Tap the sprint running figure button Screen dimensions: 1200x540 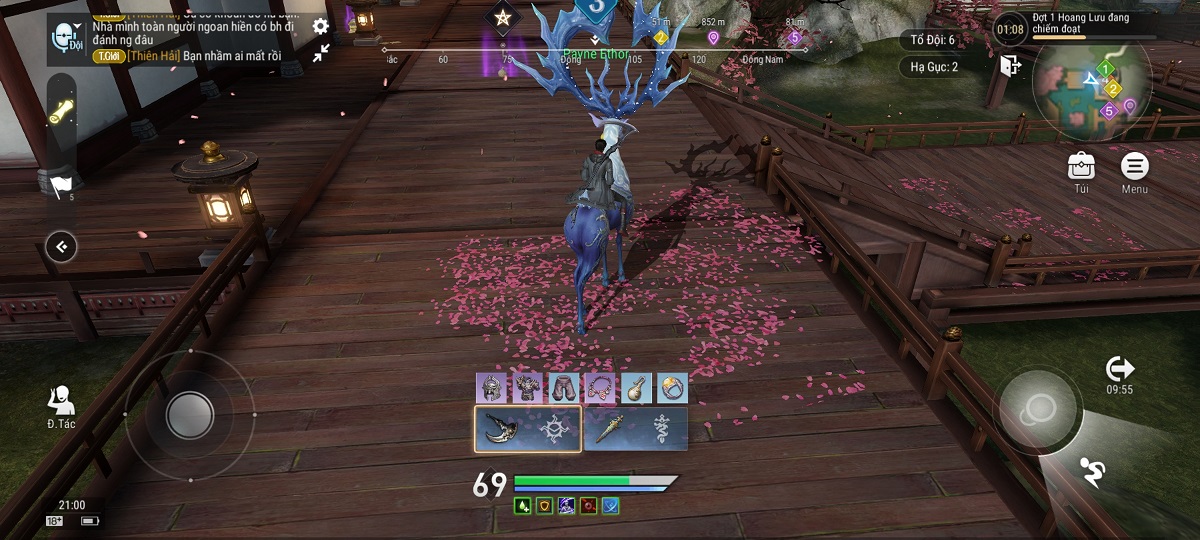click(x=1092, y=472)
